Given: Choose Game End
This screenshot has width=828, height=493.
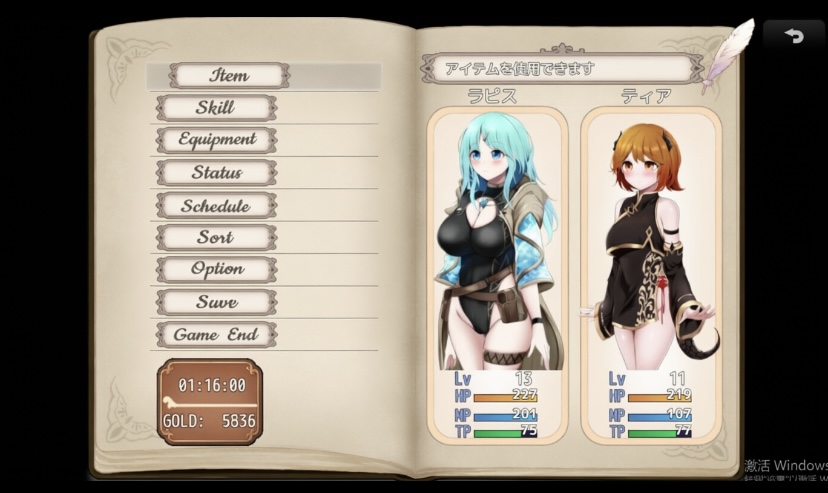Looking at the screenshot, I should click(216, 335).
